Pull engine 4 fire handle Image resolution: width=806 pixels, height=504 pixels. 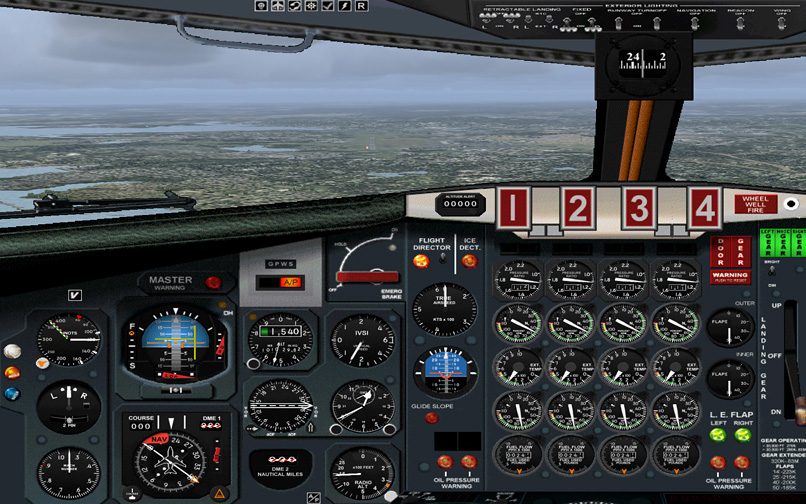point(705,208)
